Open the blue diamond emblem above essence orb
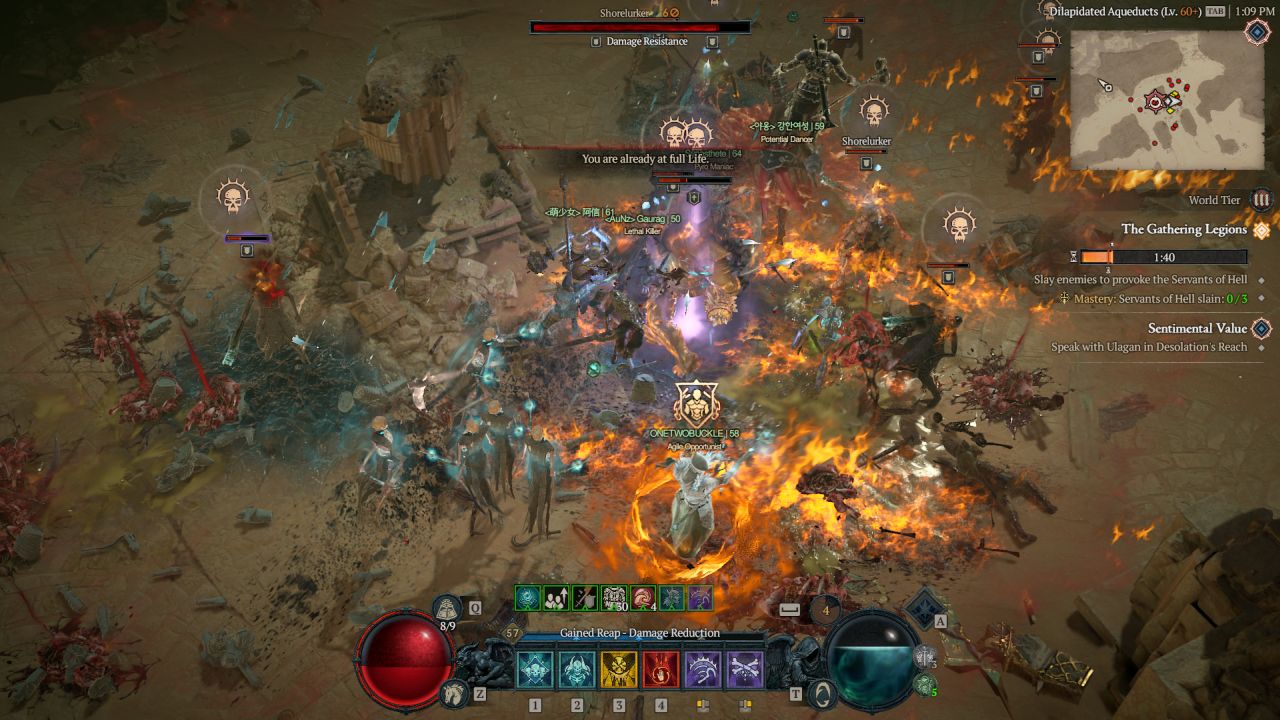The width and height of the screenshot is (1280, 720). pos(925,608)
